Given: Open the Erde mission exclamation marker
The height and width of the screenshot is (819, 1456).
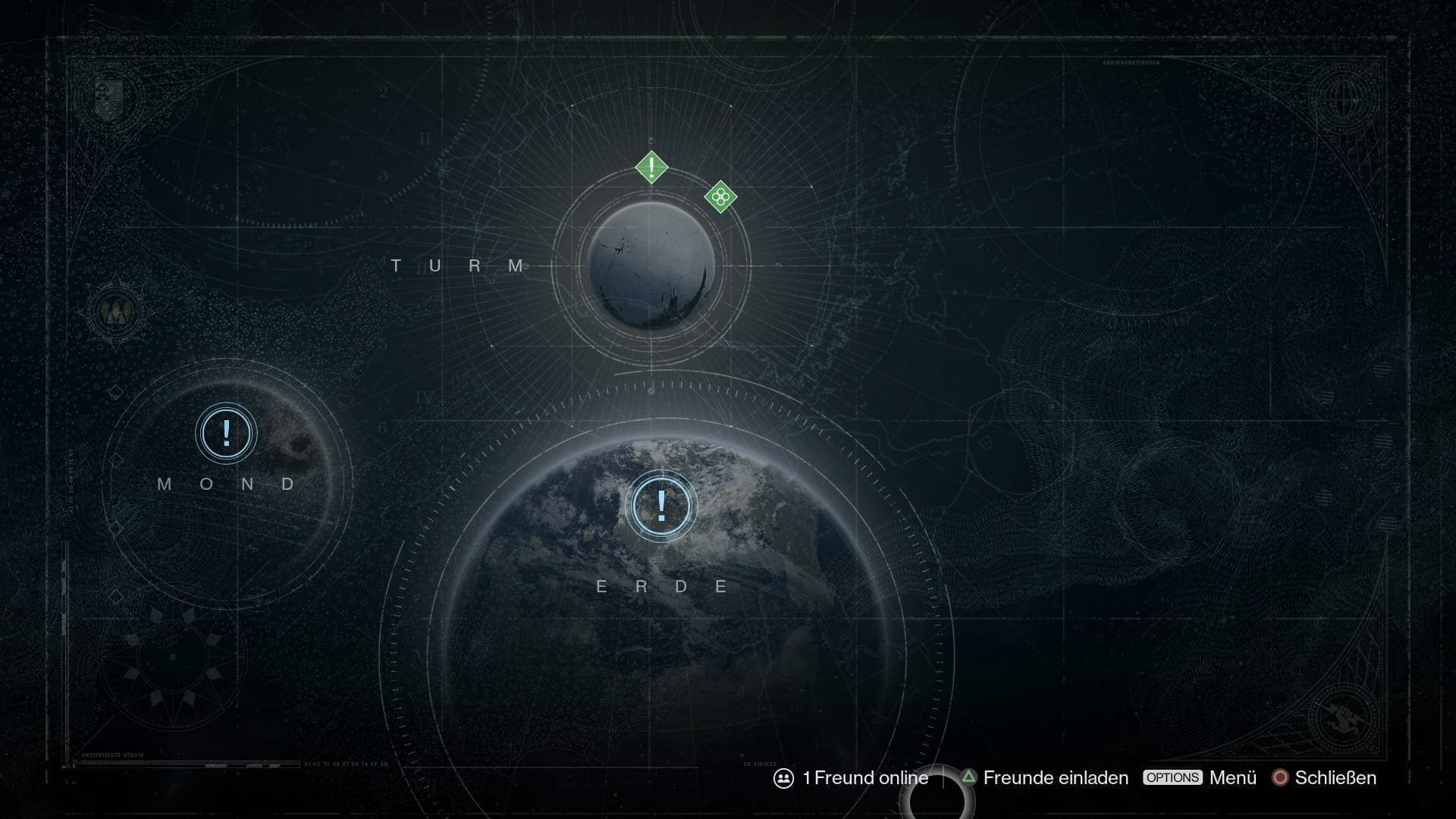Looking at the screenshot, I should 662,506.
